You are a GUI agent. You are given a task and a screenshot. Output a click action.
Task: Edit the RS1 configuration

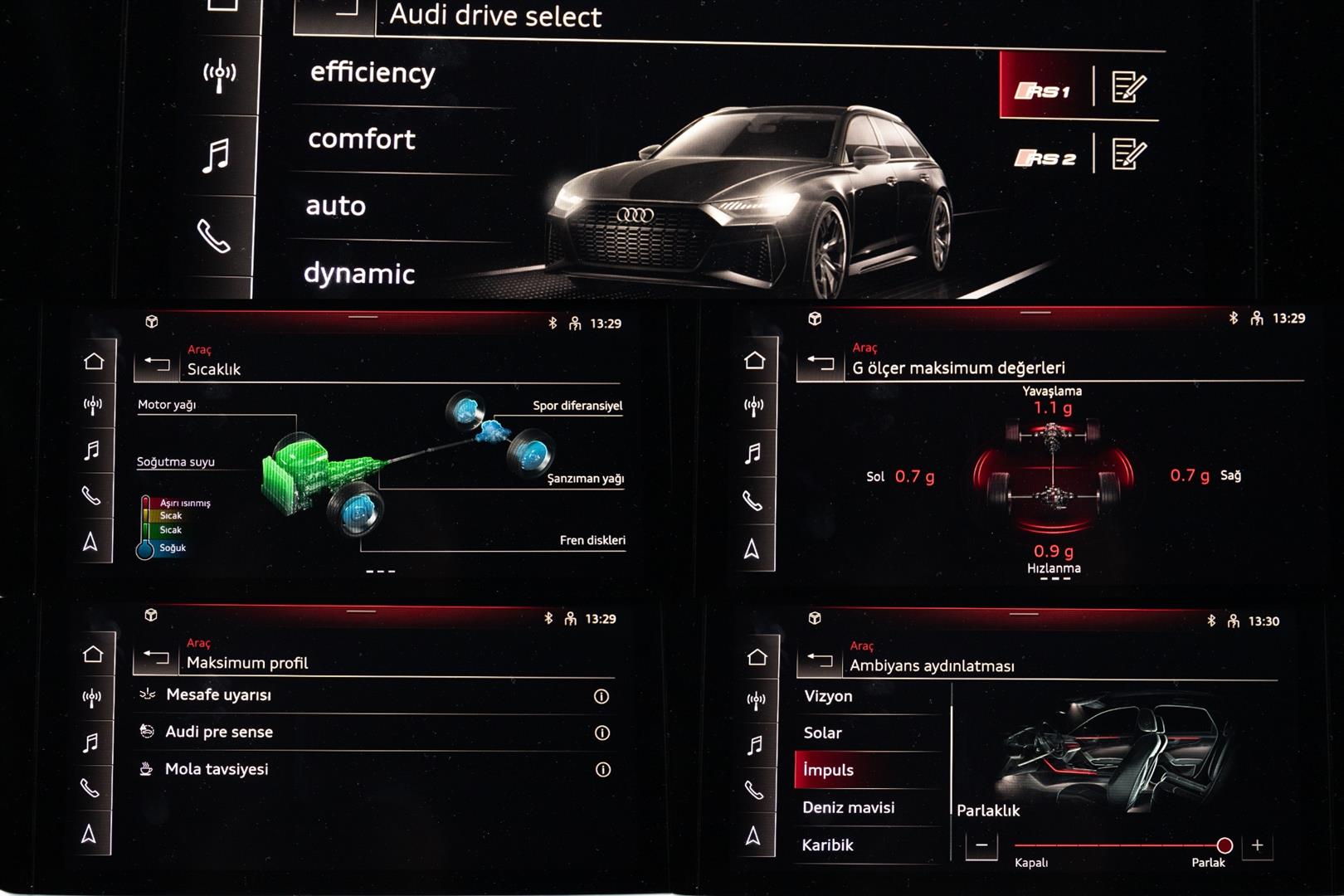(x=1128, y=87)
